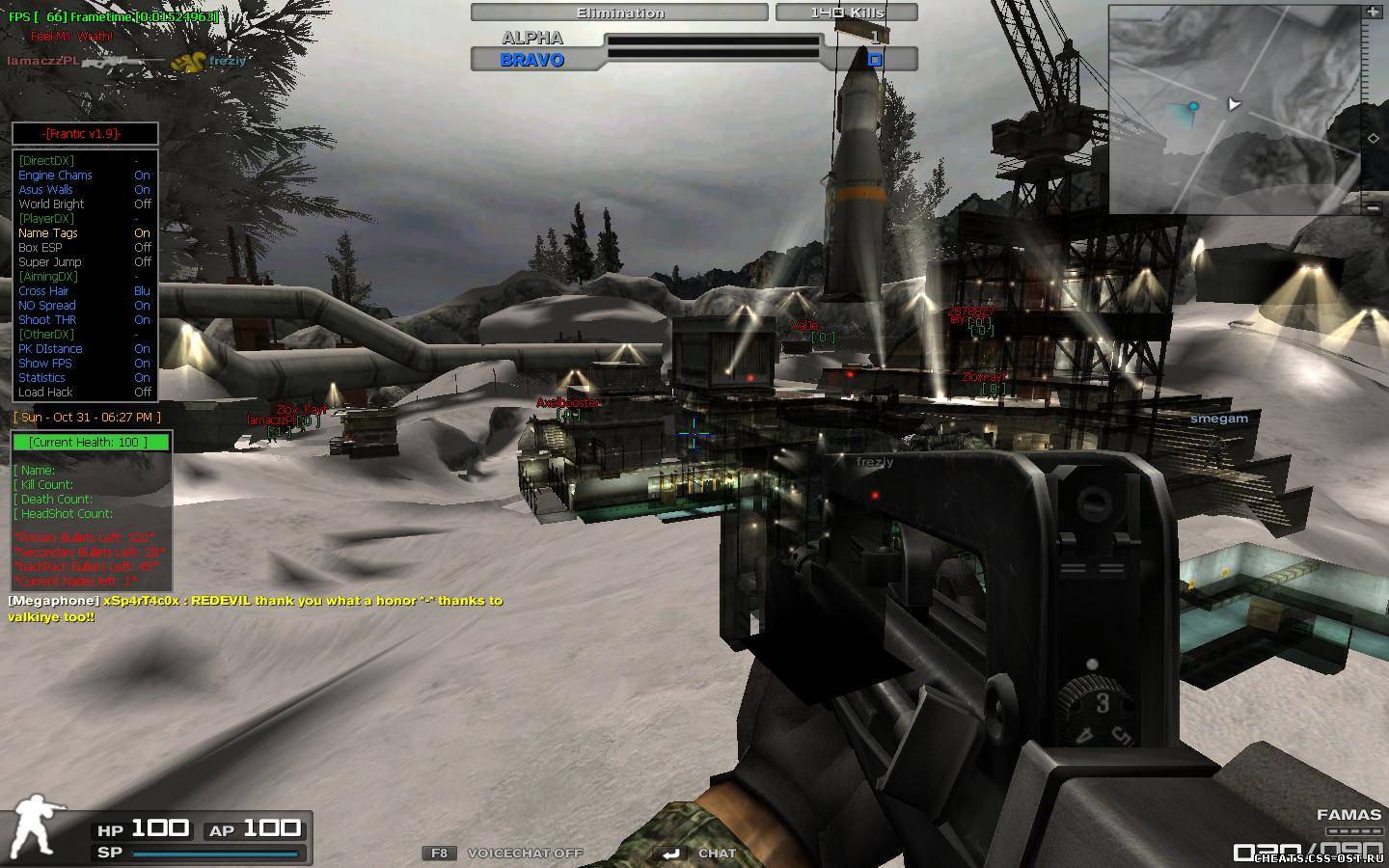Select the Load Hack menu entry
This screenshot has width=1389, height=868.
(45, 393)
